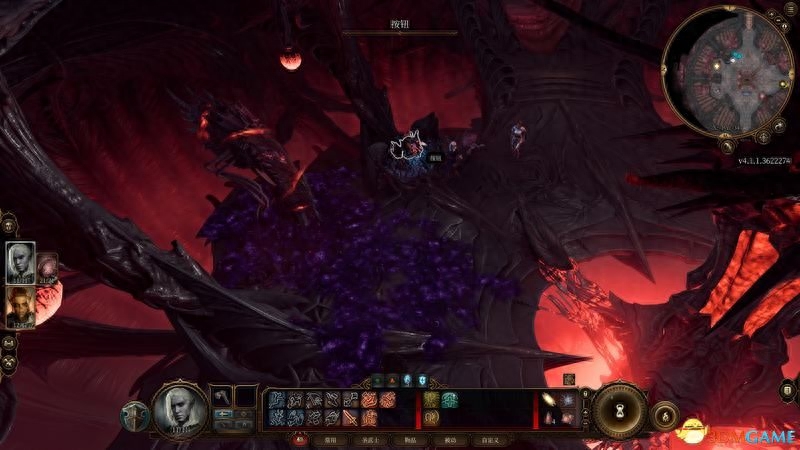Switch to the 物品 hotbar tab

click(x=408, y=439)
